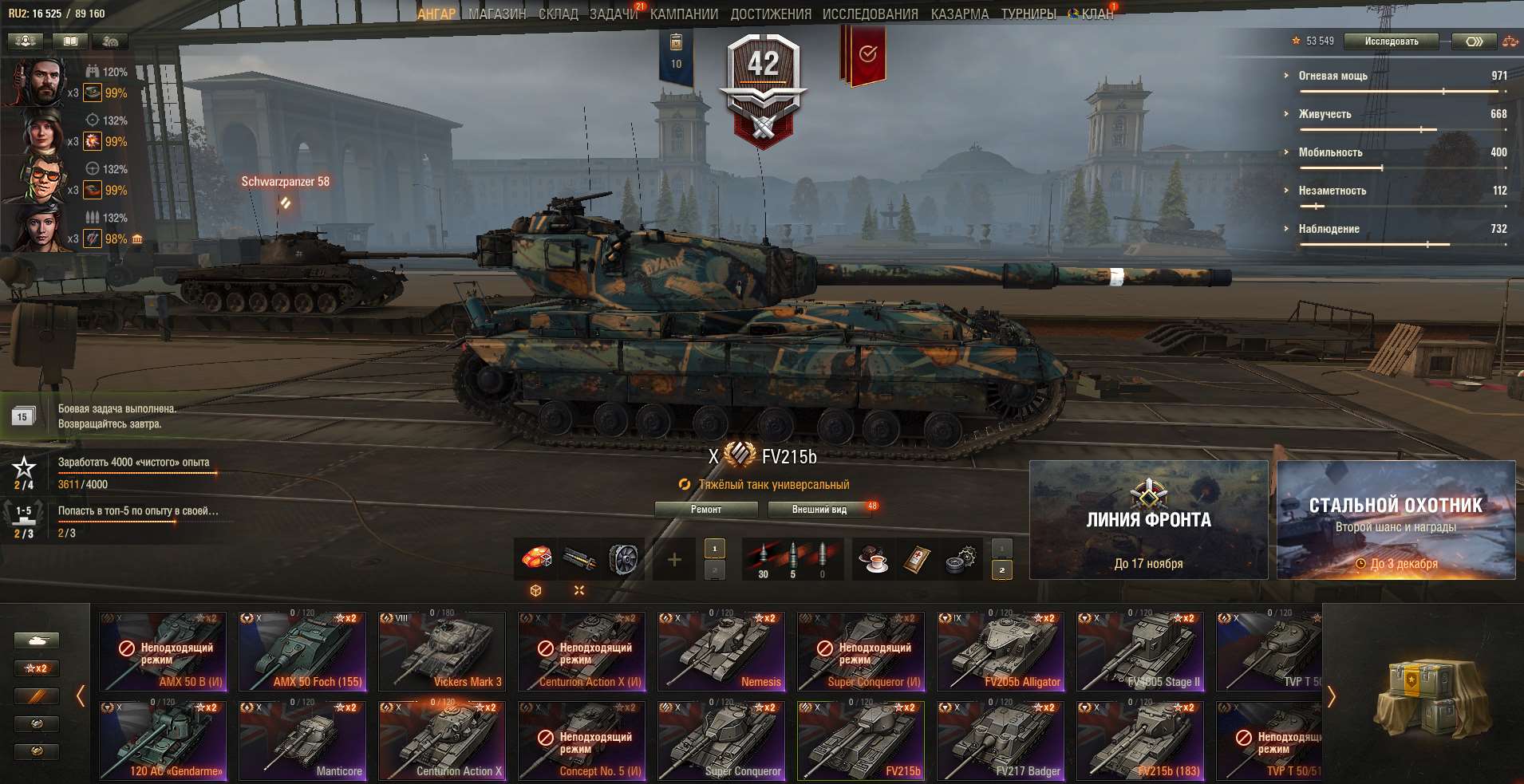Click the directives cube icon under equipment

click(536, 591)
